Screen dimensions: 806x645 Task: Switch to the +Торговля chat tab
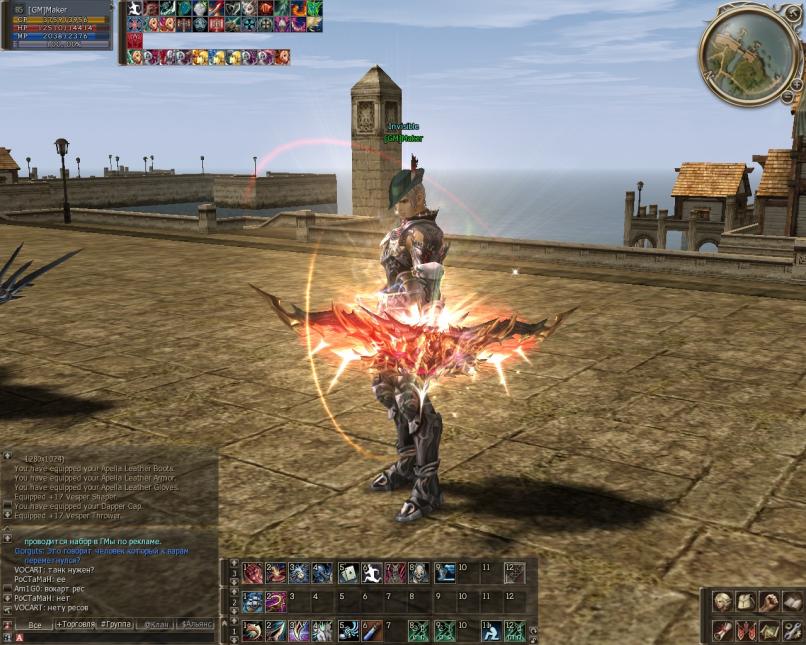tap(74, 625)
